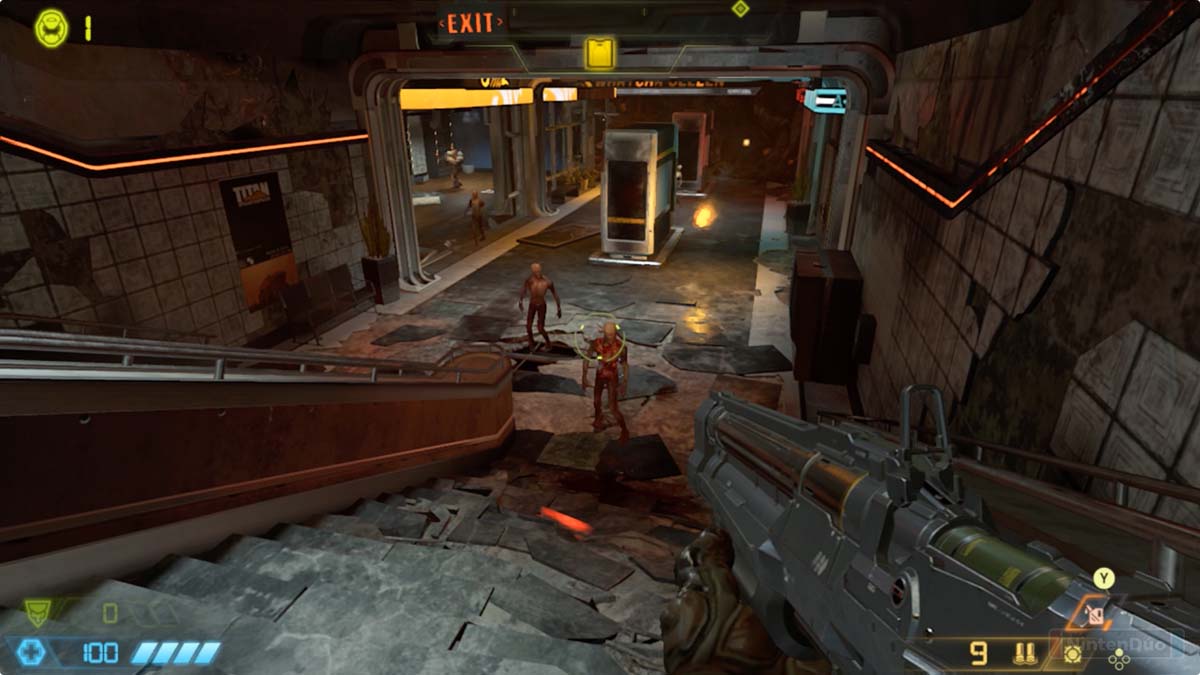Click the extra lives helmet icon
Screen dimensions: 1200x675
[x=51, y=28]
